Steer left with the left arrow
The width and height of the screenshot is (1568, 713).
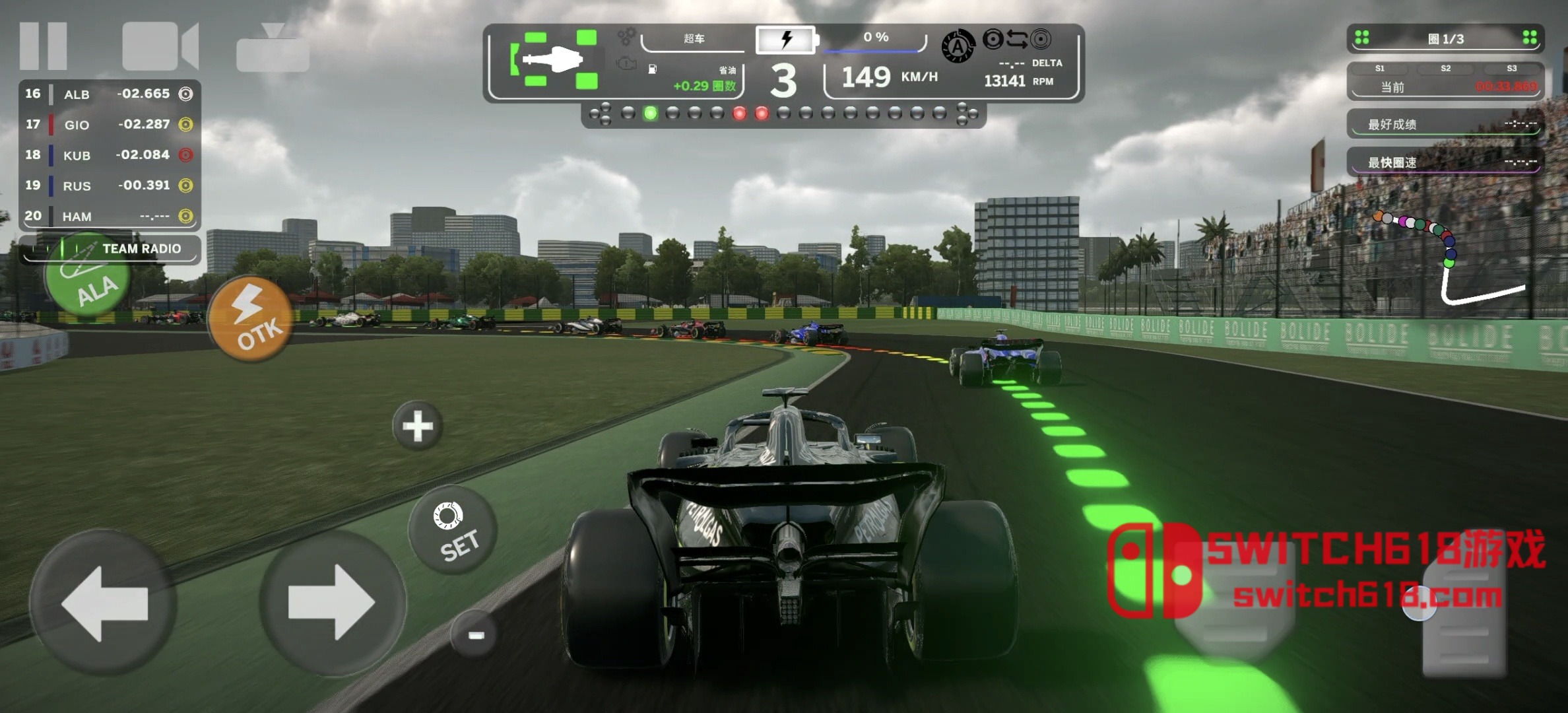pos(104,603)
